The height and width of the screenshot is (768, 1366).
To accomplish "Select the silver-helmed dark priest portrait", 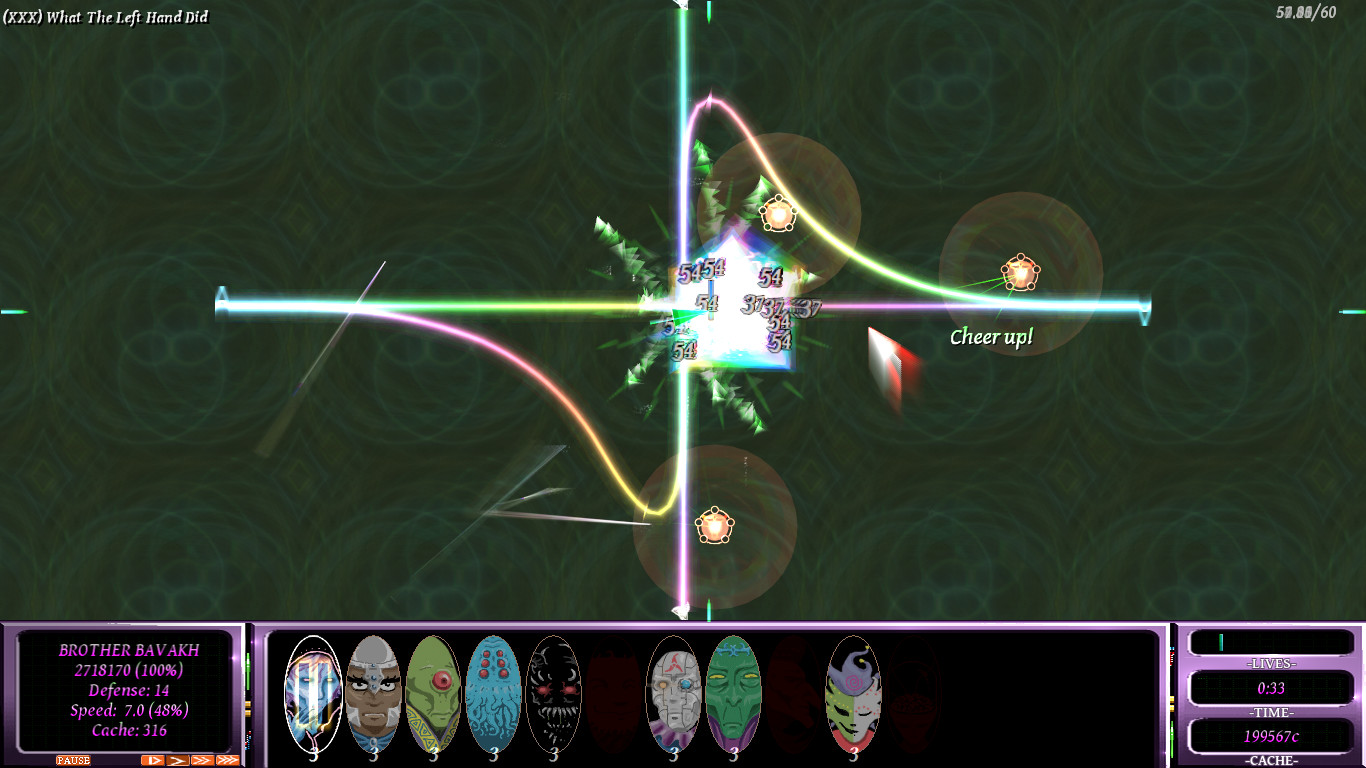I will [375, 693].
